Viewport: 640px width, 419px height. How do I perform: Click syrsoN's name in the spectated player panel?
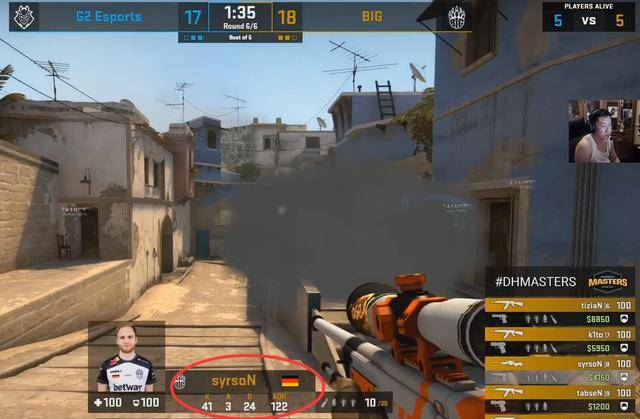tap(234, 381)
